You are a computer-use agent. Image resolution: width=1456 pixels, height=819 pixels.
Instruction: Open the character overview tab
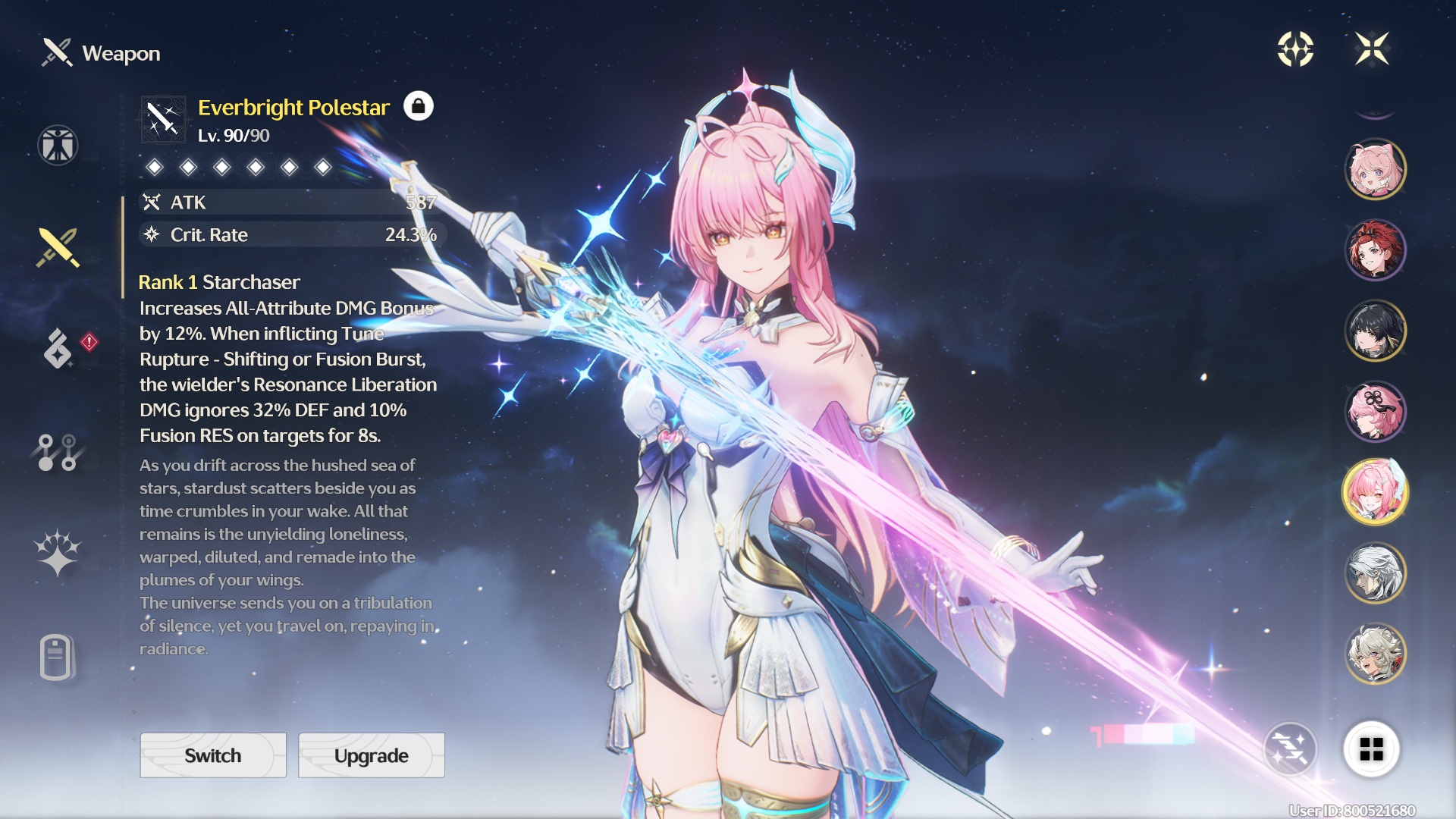58,145
